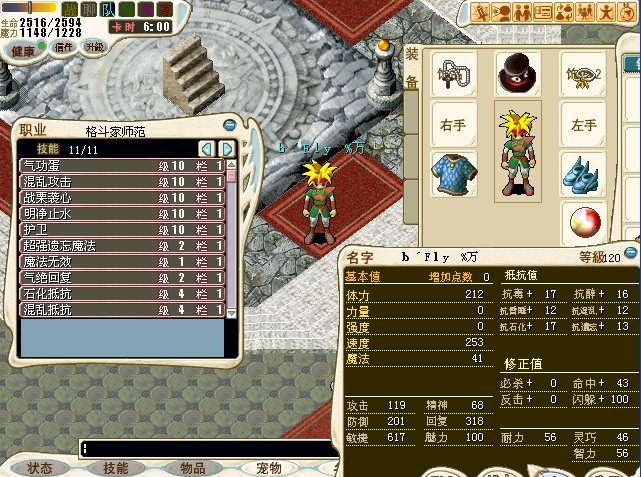Screen dimensions: 641x477
Task: Select the 气功蛋 skill row
Action: tap(122, 165)
